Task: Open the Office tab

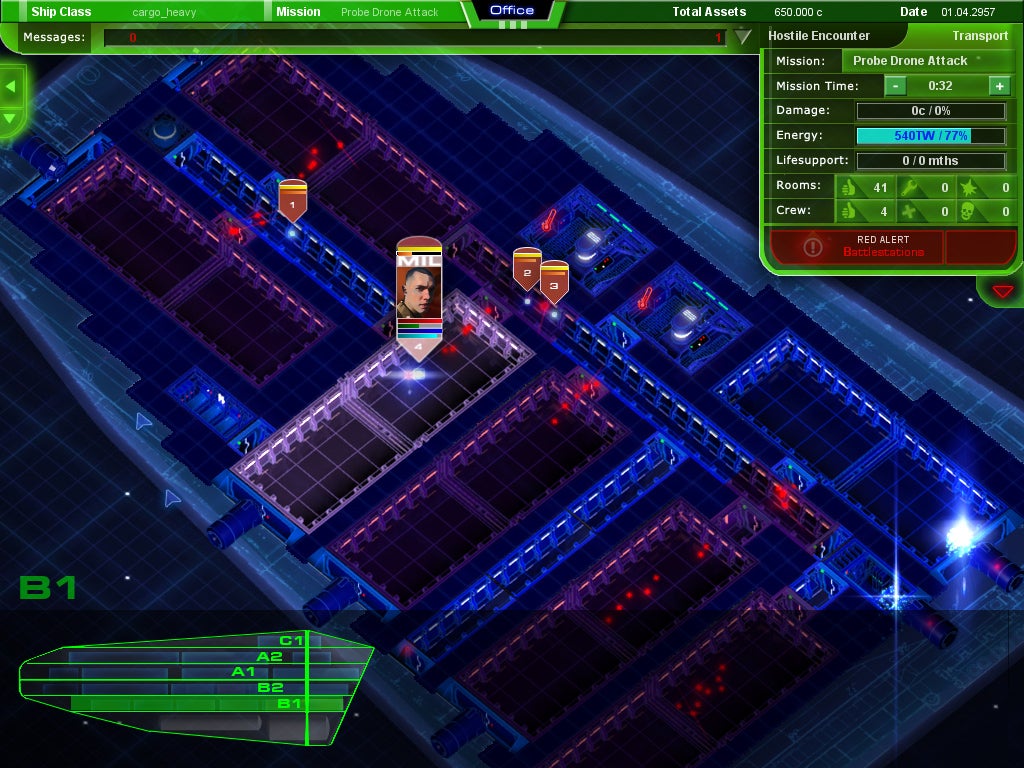Action: 512,11
